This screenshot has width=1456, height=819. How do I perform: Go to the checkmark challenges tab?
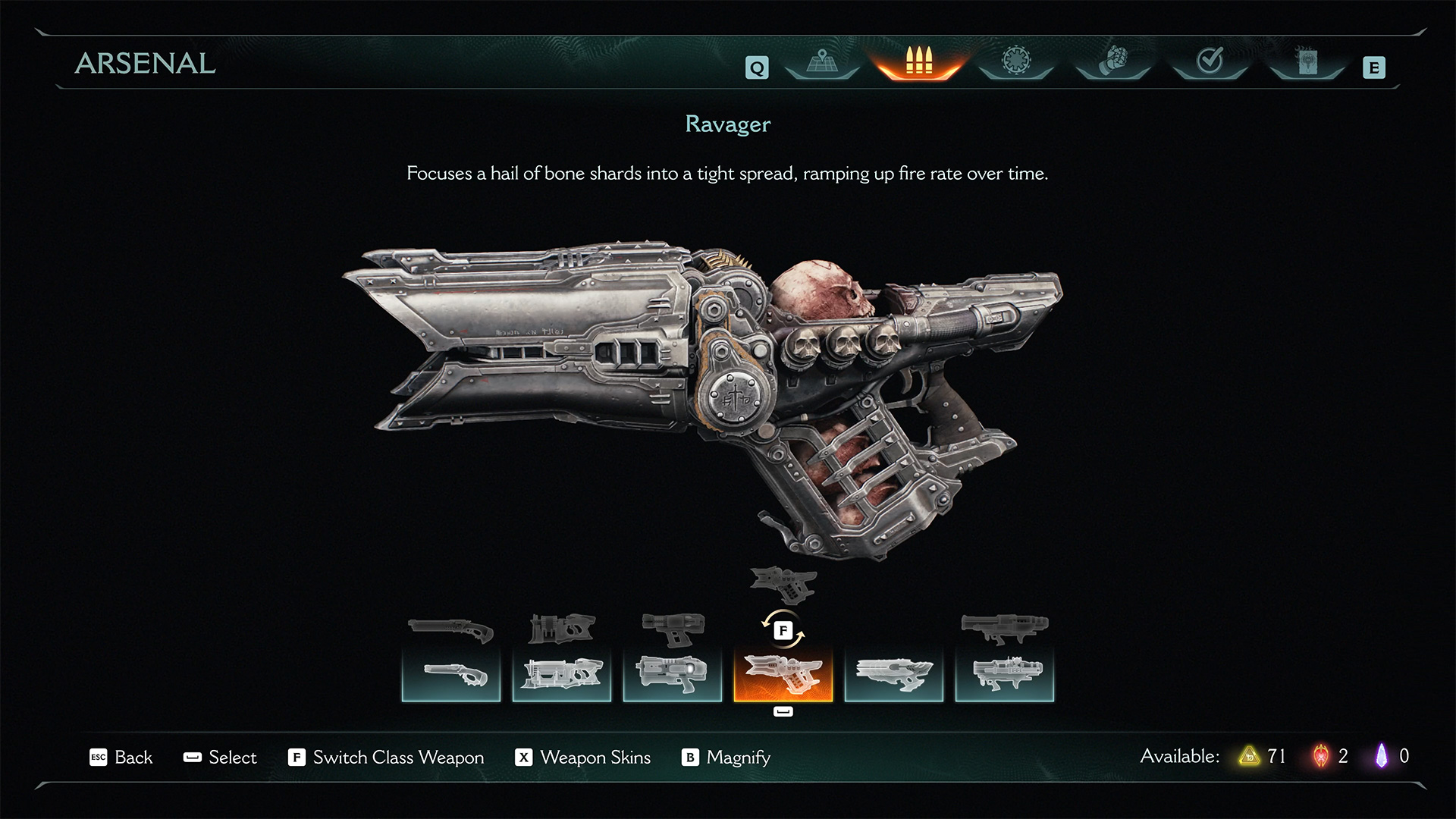point(1210,62)
